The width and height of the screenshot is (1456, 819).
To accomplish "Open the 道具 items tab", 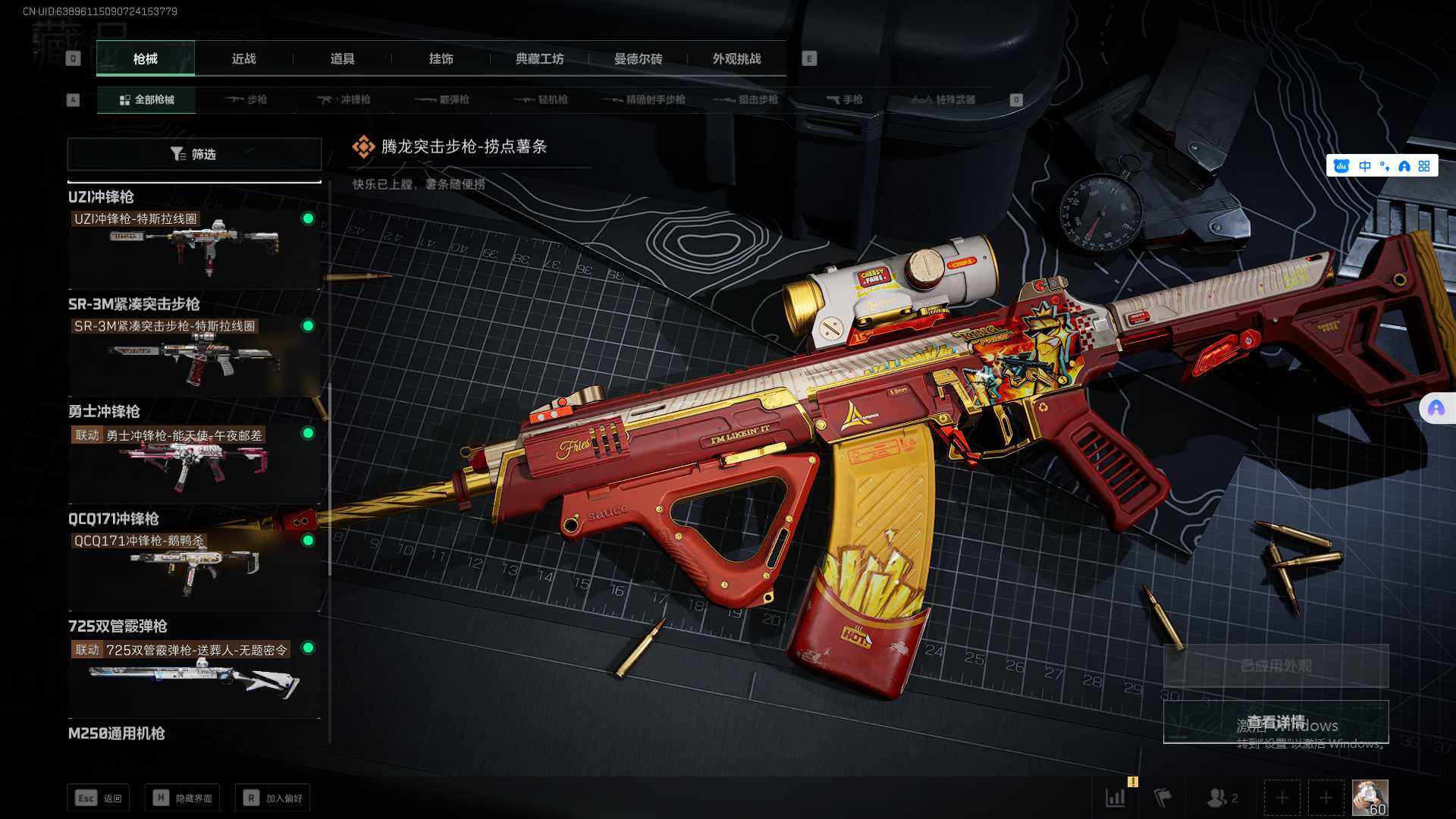I will coord(342,58).
